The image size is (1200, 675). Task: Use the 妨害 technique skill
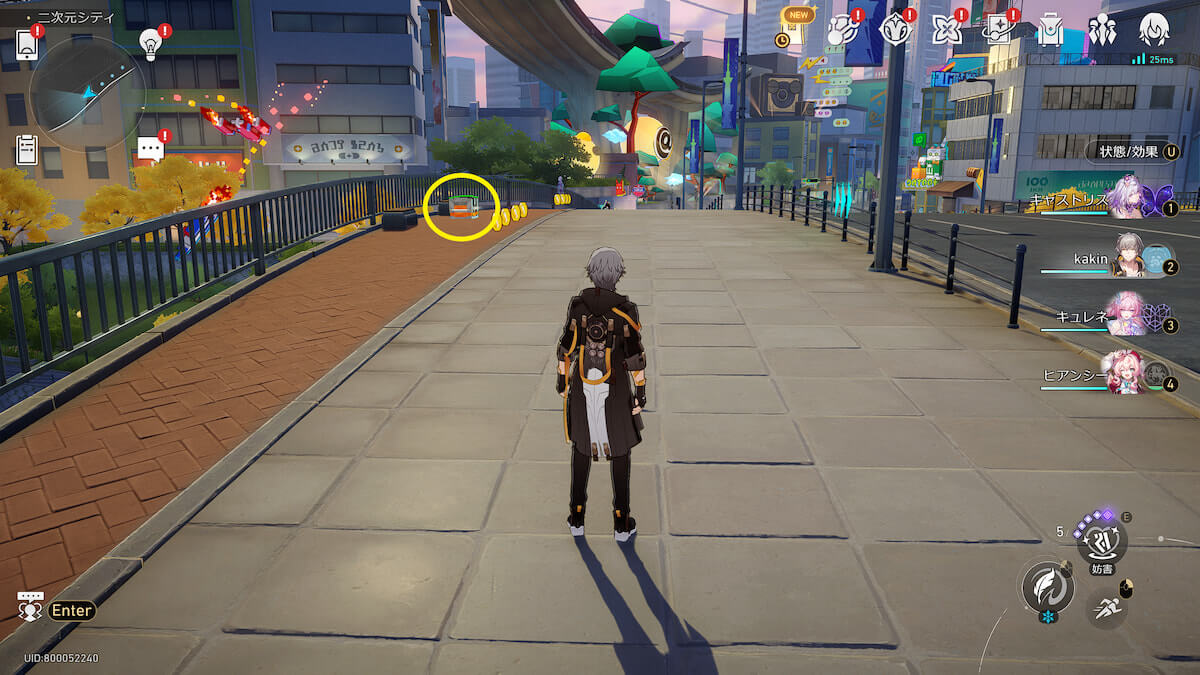[1102, 541]
